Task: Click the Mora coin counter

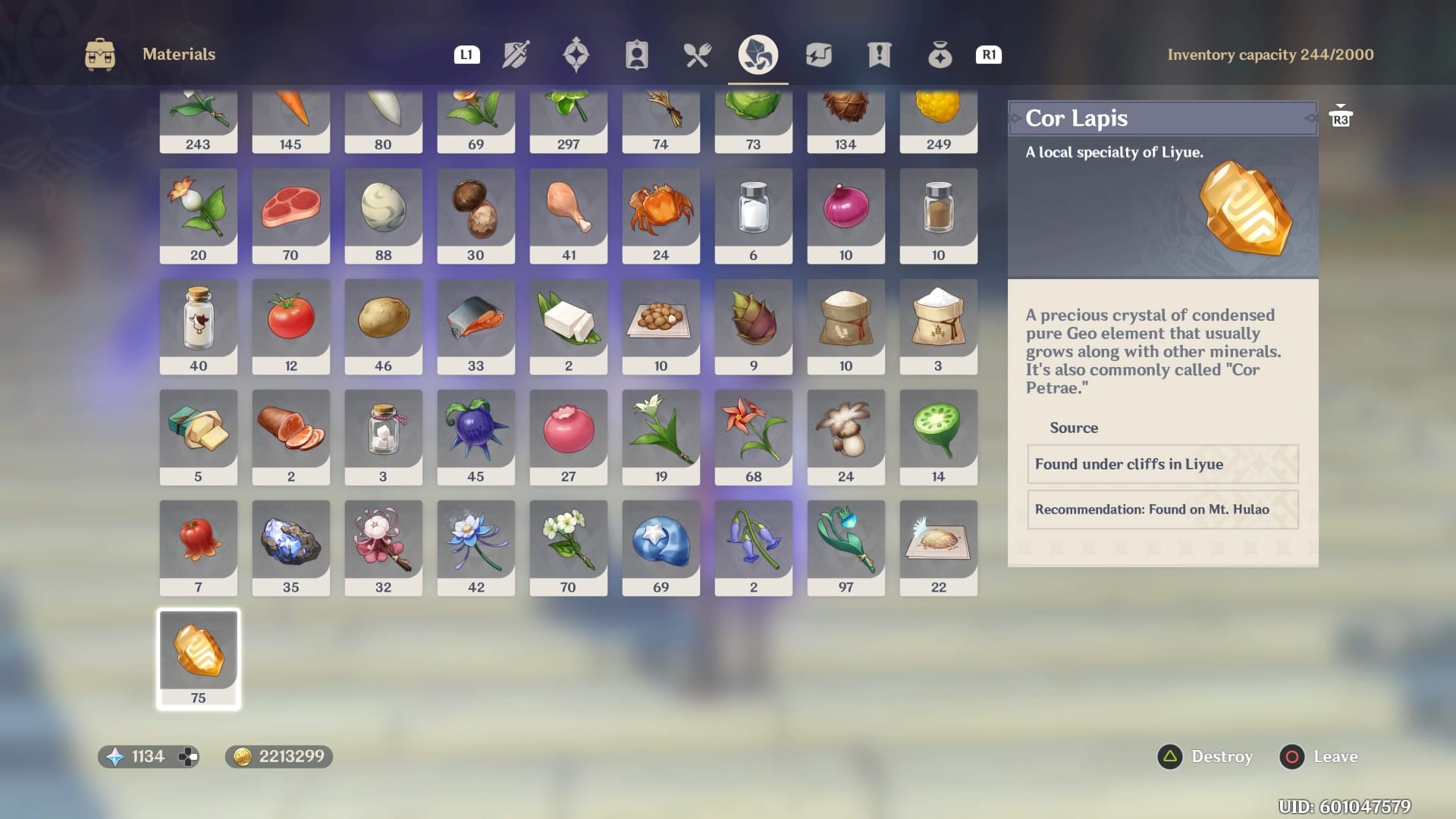Action: coord(278,756)
